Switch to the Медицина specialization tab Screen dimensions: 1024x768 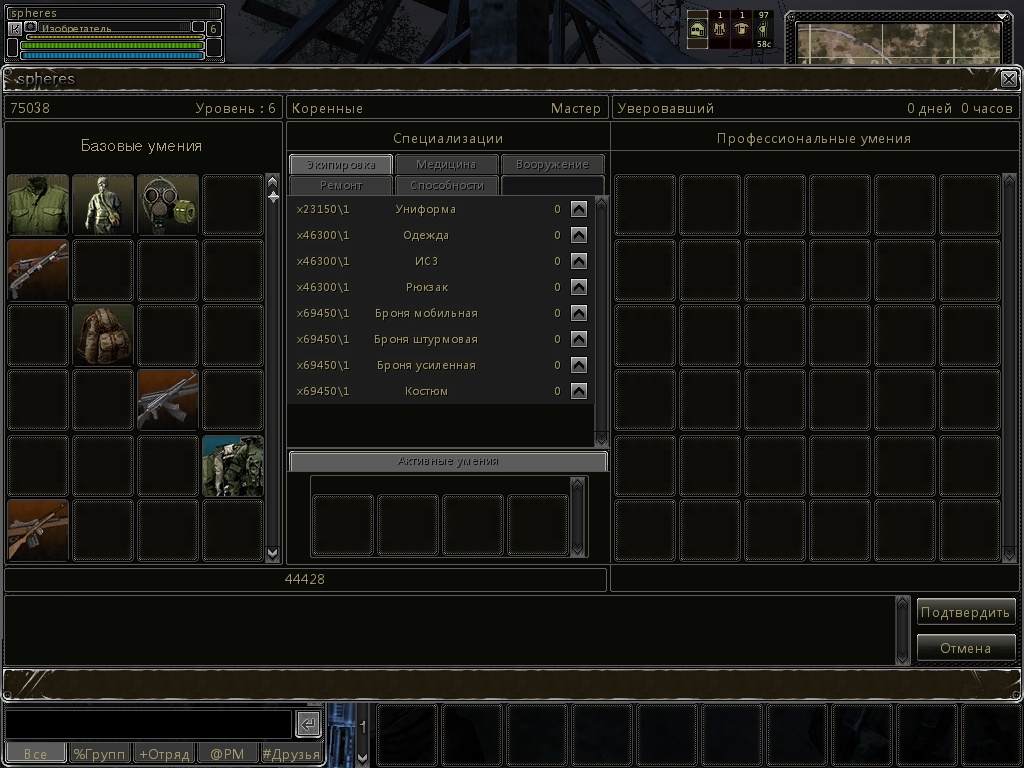[446, 164]
